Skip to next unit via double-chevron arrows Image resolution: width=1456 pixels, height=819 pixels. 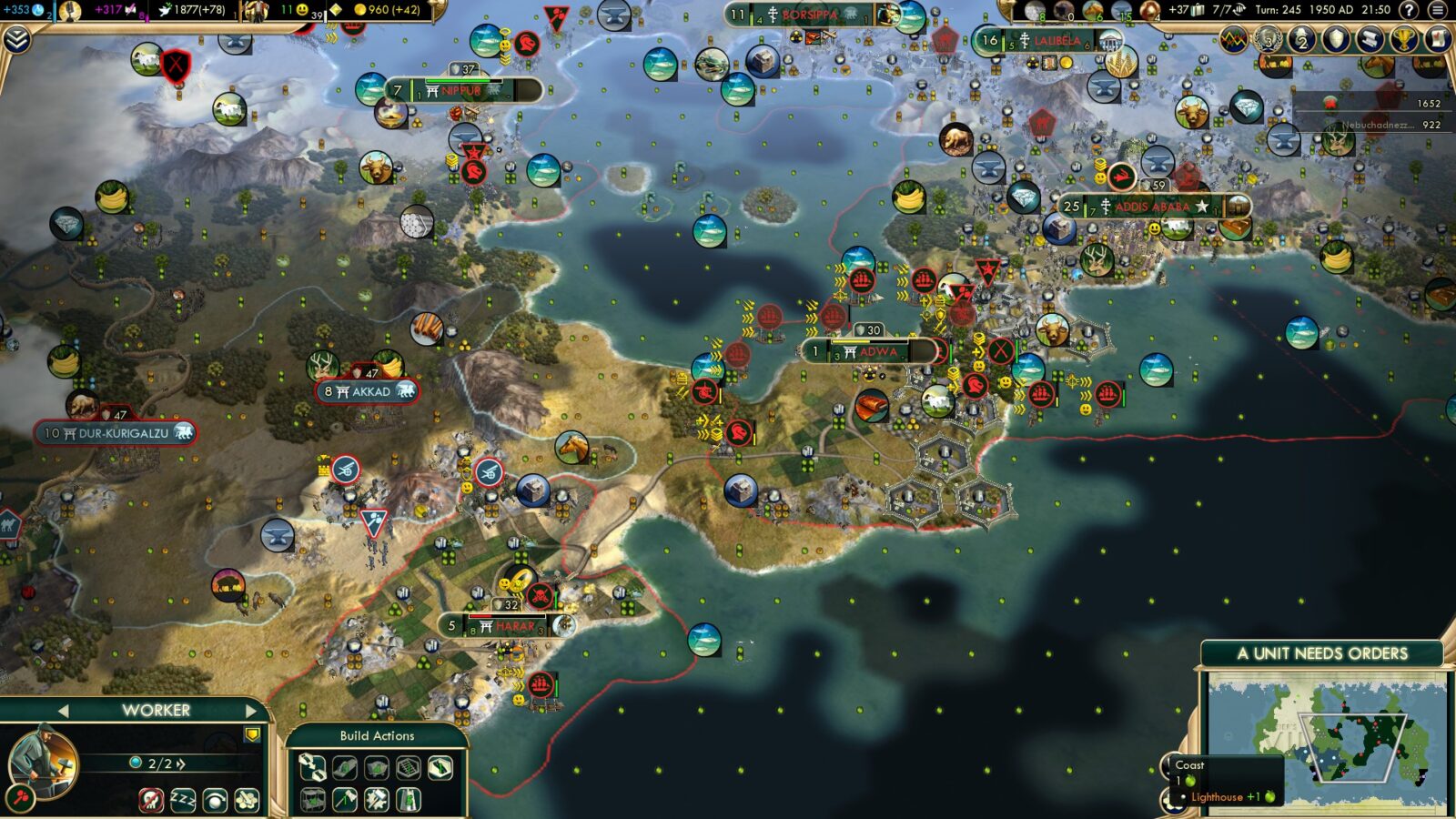(x=179, y=763)
